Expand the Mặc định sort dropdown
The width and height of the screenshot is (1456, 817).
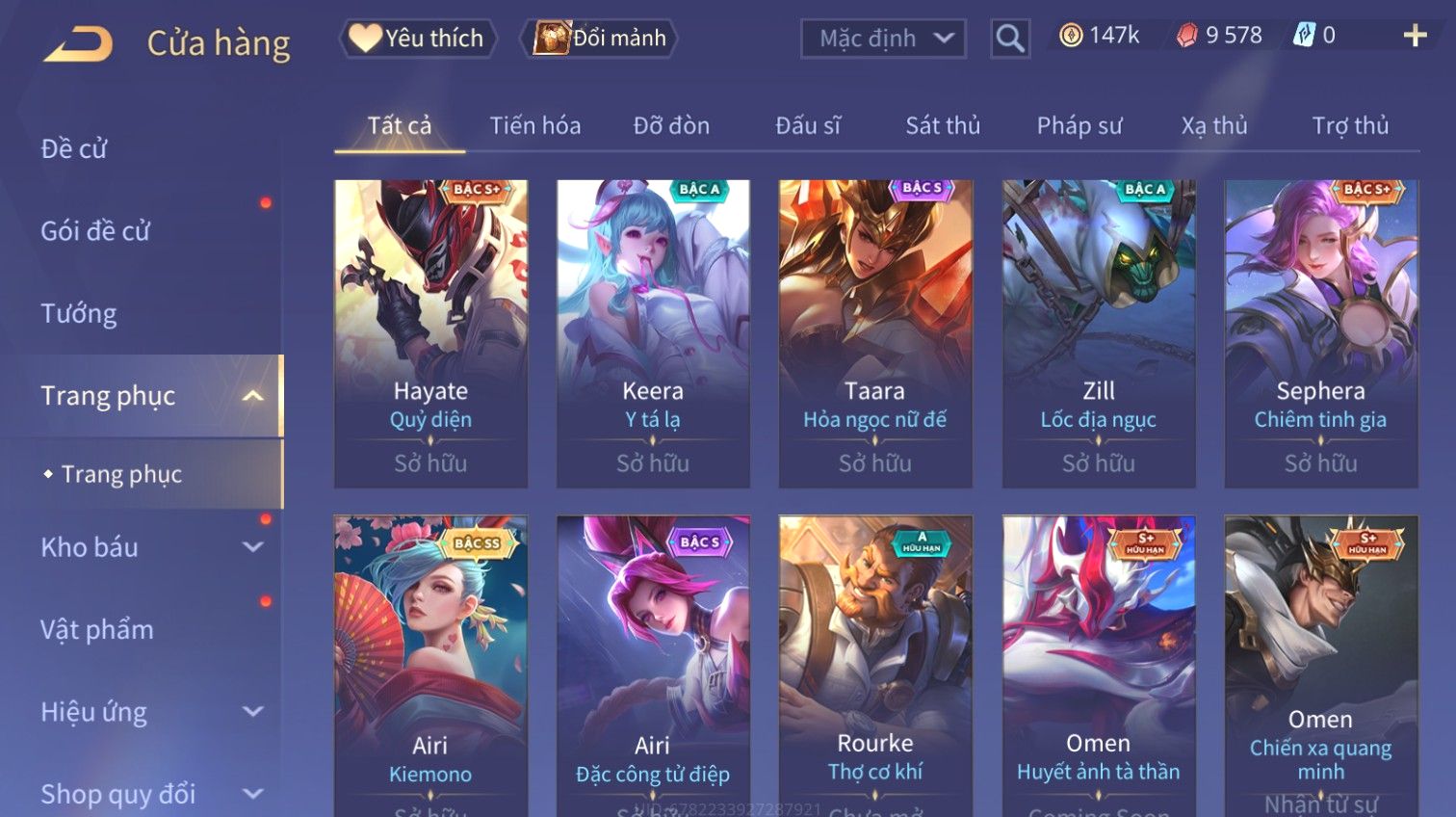coord(882,39)
